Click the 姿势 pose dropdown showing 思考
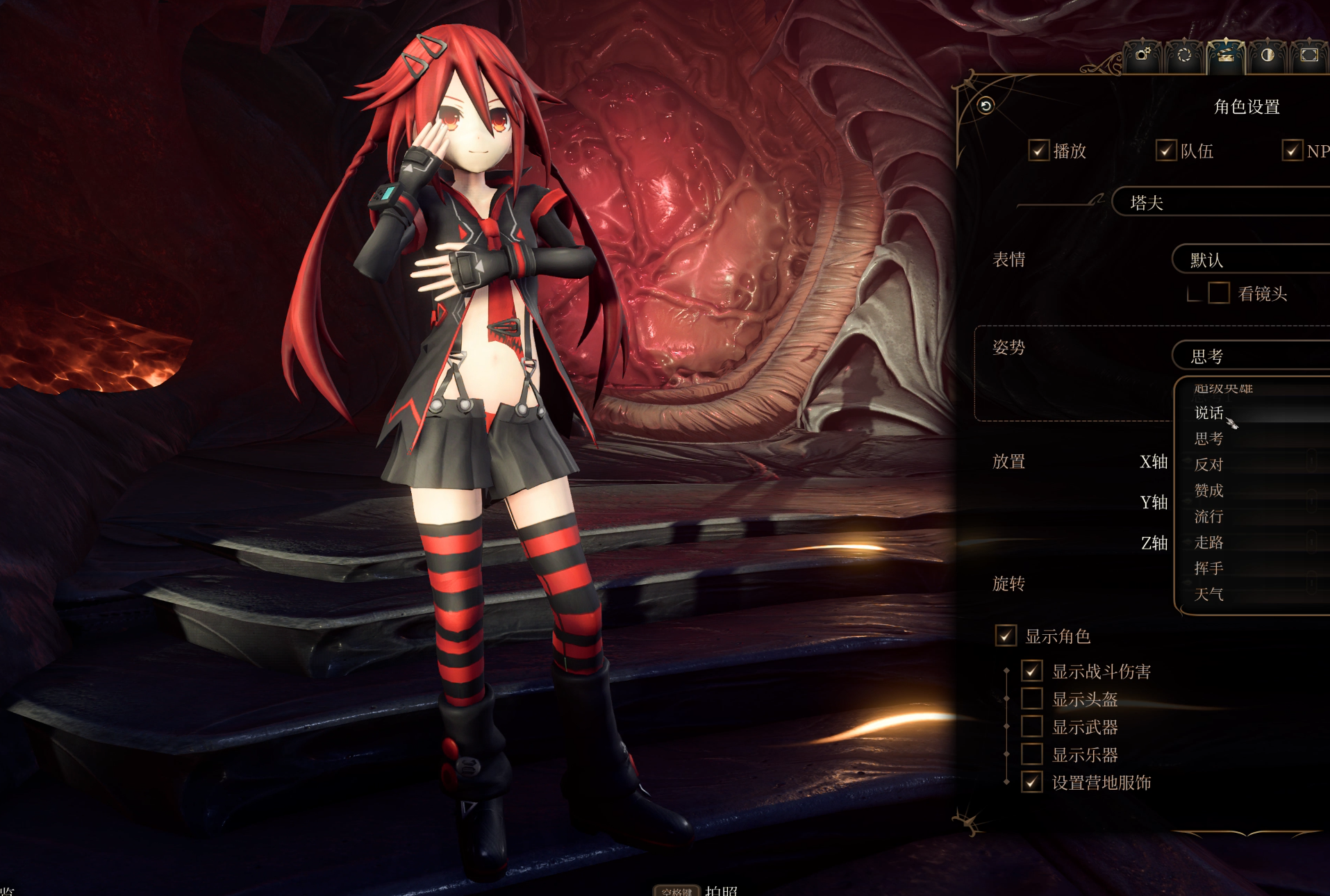 [1250, 356]
